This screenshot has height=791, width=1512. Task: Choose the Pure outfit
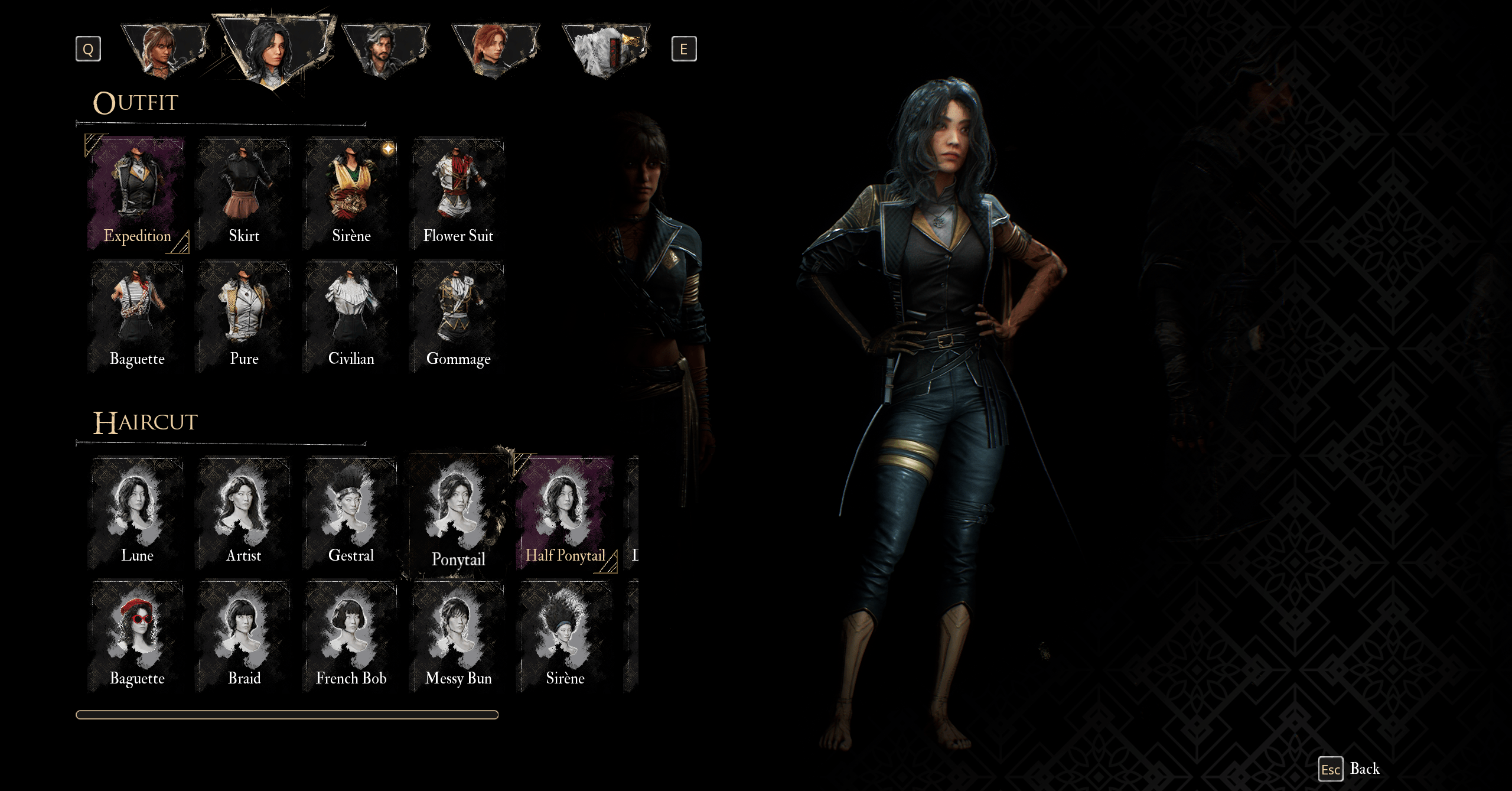point(244,317)
